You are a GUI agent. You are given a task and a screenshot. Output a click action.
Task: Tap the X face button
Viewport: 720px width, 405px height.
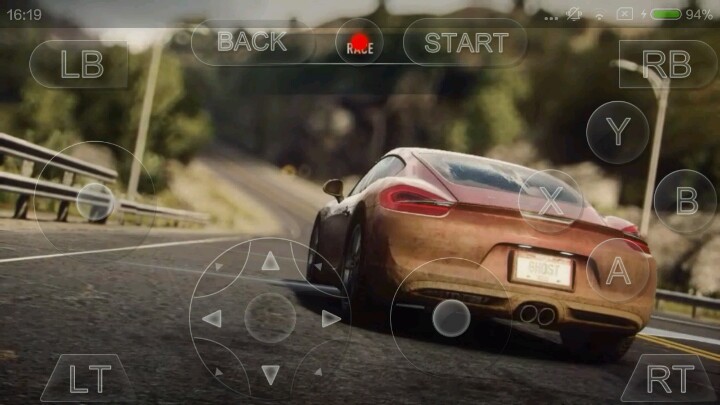(x=551, y=201)
